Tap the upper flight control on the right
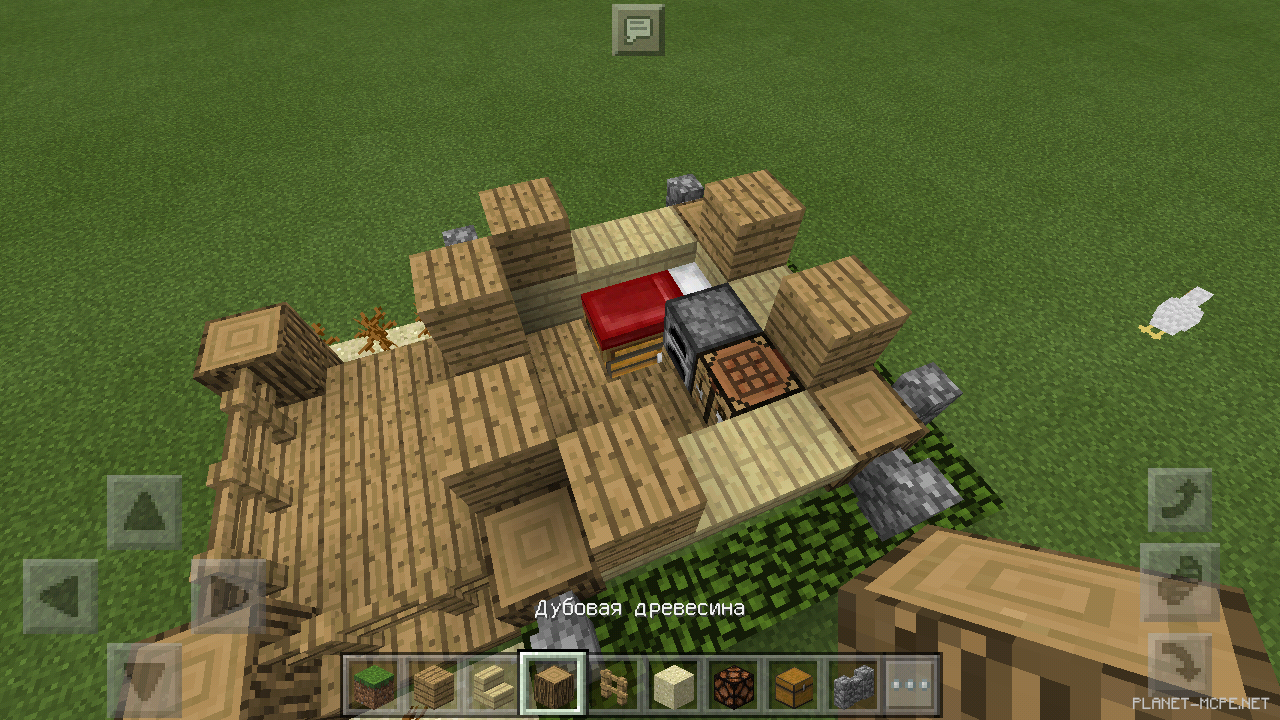Image resolution: width=1280 pixels, height=720 pixels. point(1180,497)
